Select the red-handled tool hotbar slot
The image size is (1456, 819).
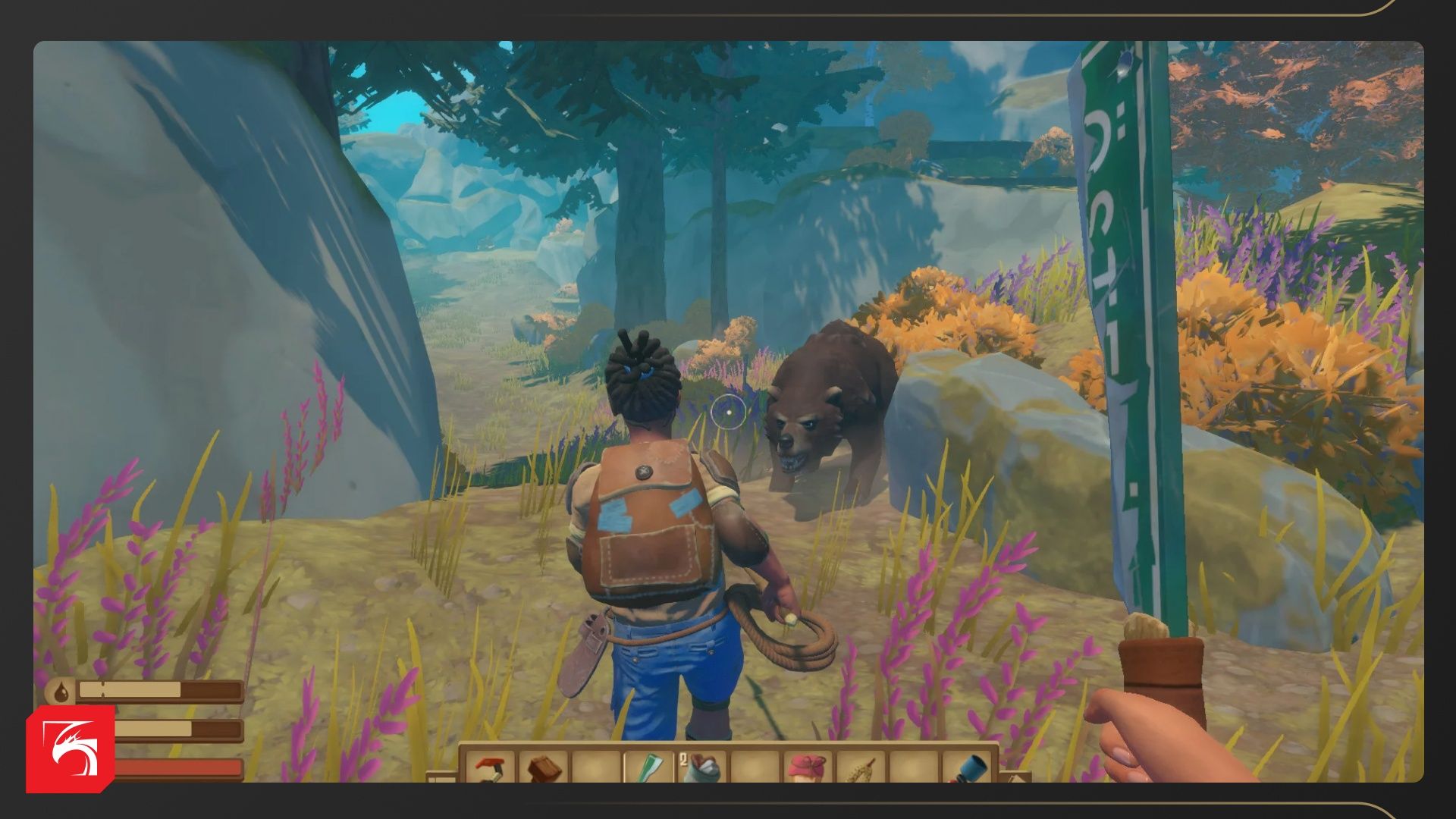[x=491, y=767]
